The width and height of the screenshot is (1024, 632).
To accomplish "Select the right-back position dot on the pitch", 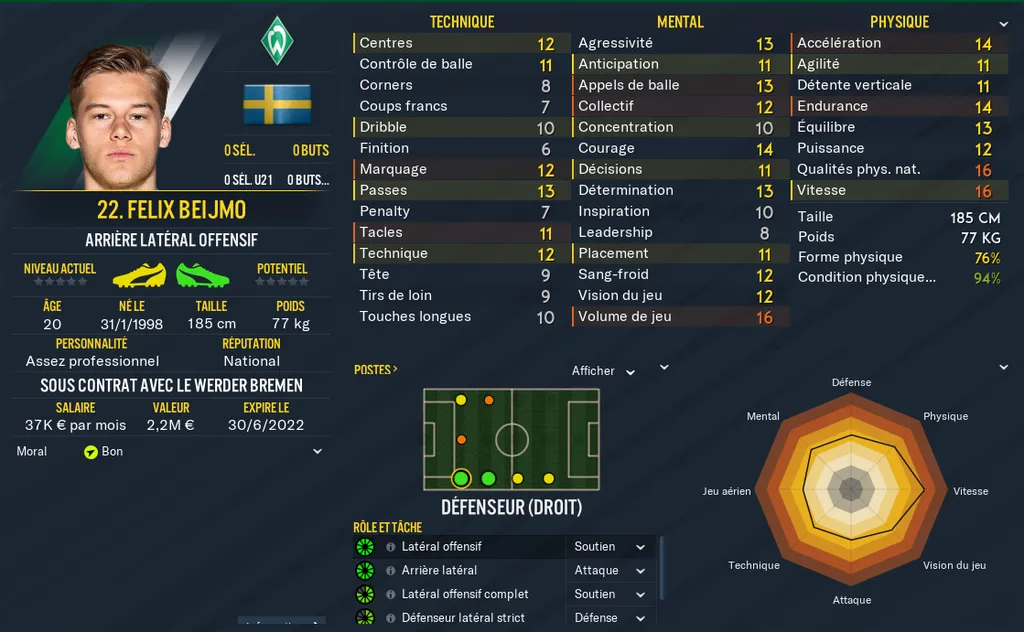I will (461, 478).
